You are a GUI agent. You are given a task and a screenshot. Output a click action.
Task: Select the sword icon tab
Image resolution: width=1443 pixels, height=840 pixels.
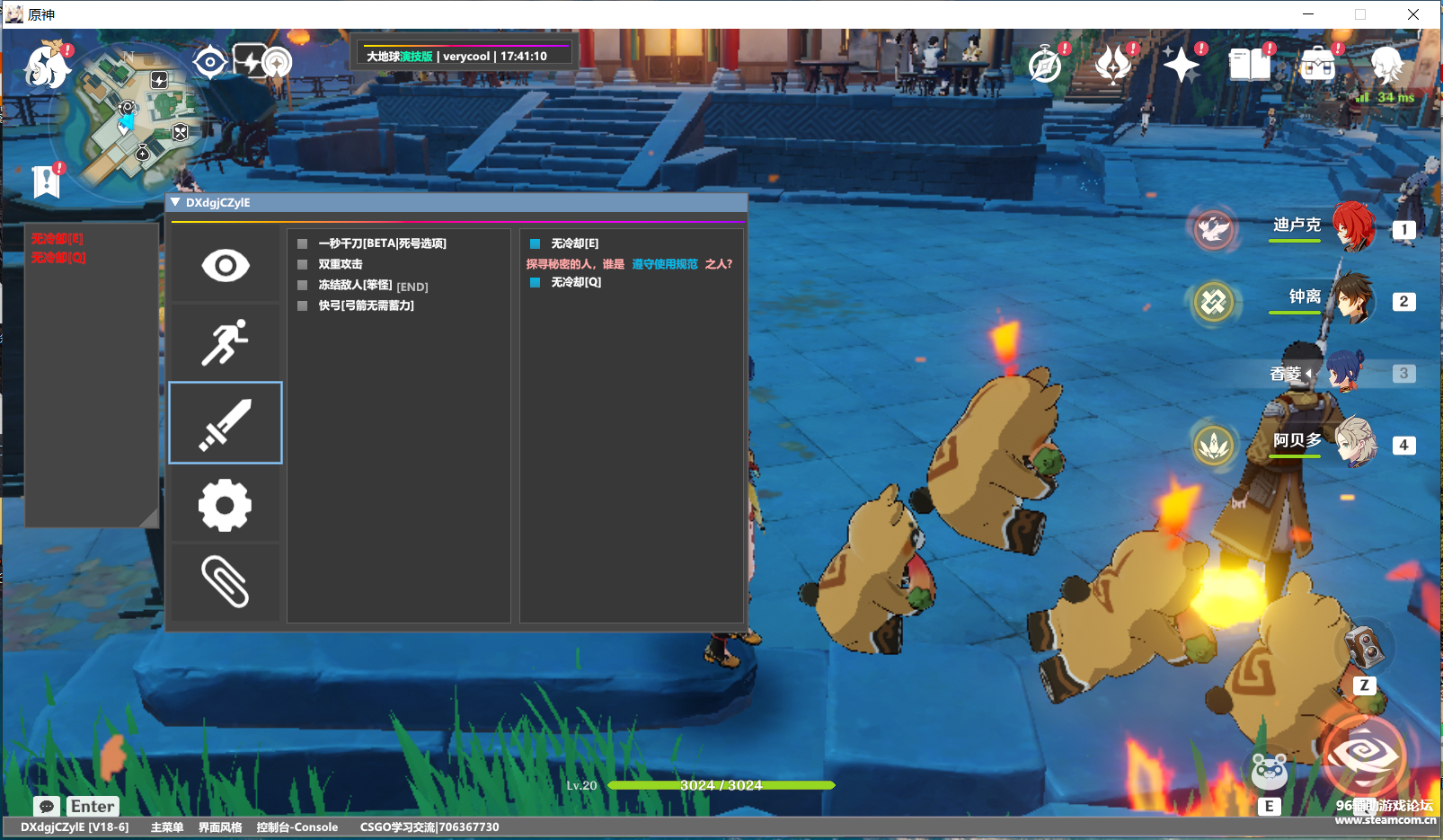coord(226,423)
